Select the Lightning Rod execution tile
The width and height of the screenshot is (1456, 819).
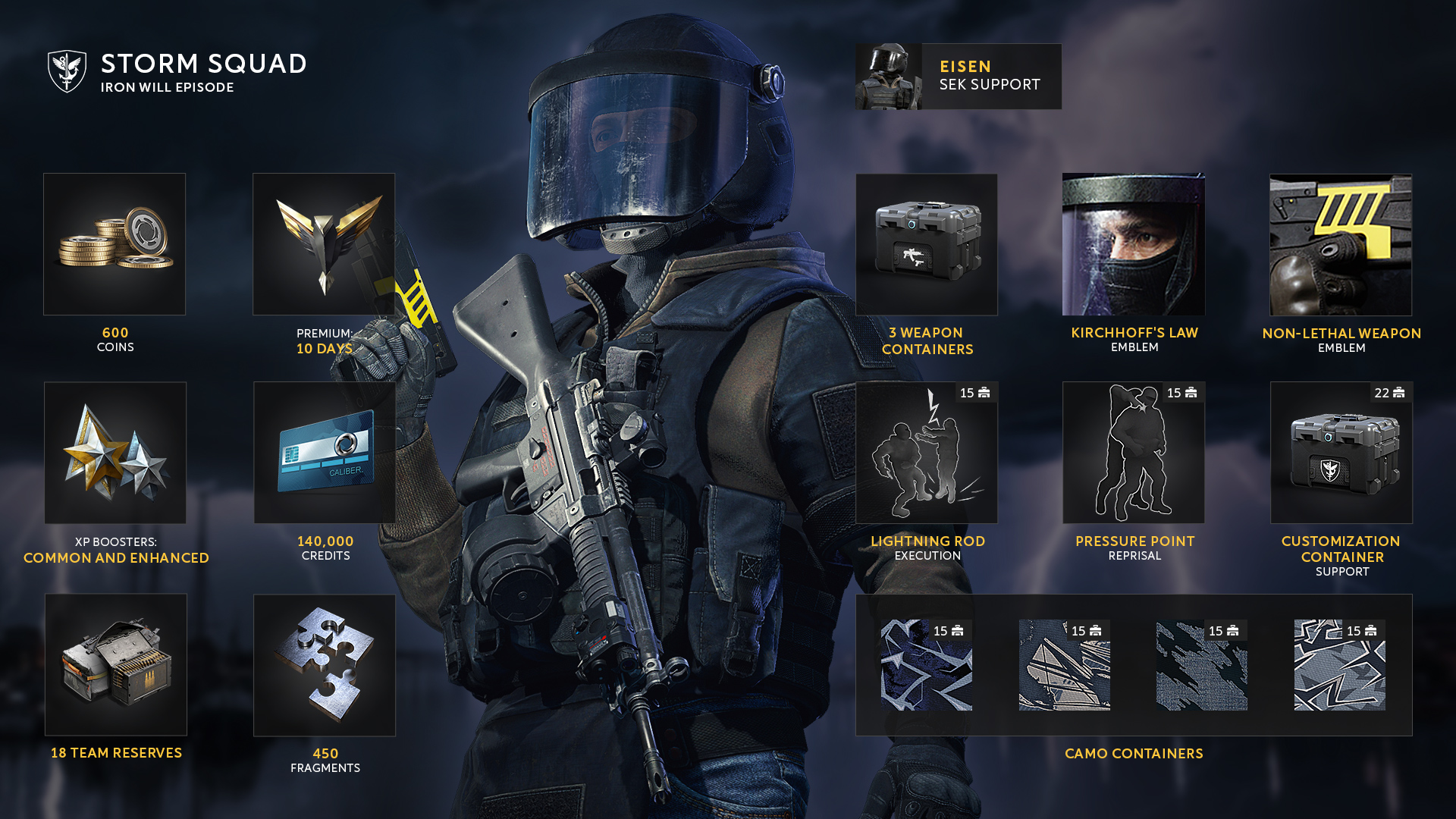927,453
